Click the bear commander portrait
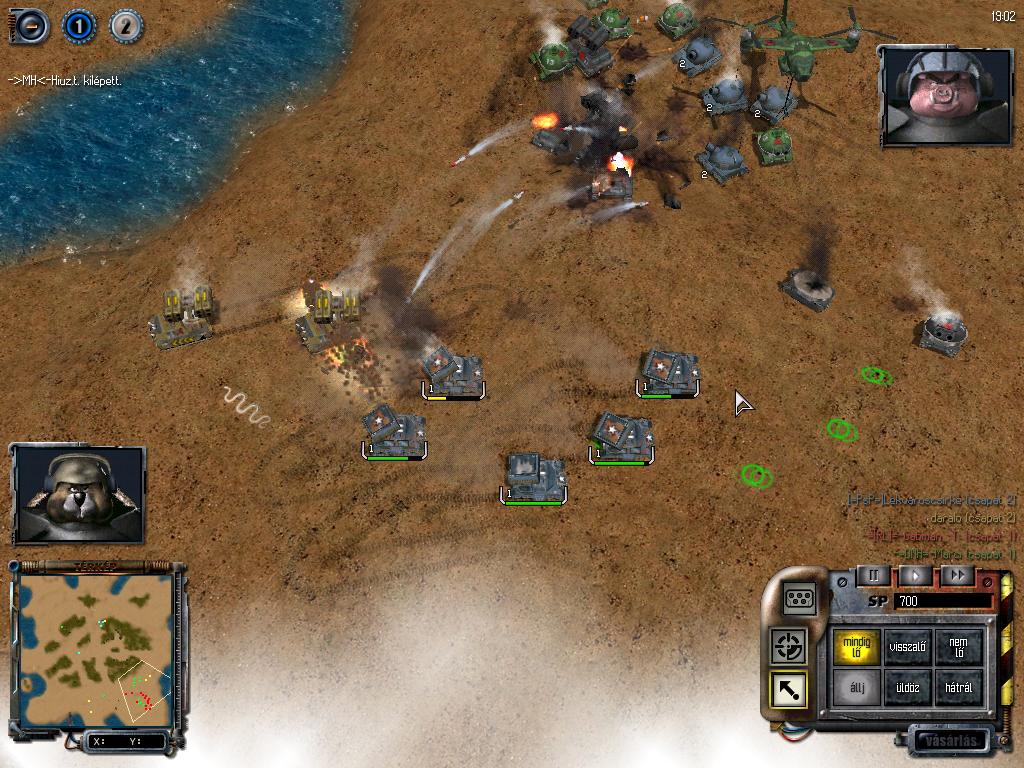1024x768 pixels. (78, 494)
